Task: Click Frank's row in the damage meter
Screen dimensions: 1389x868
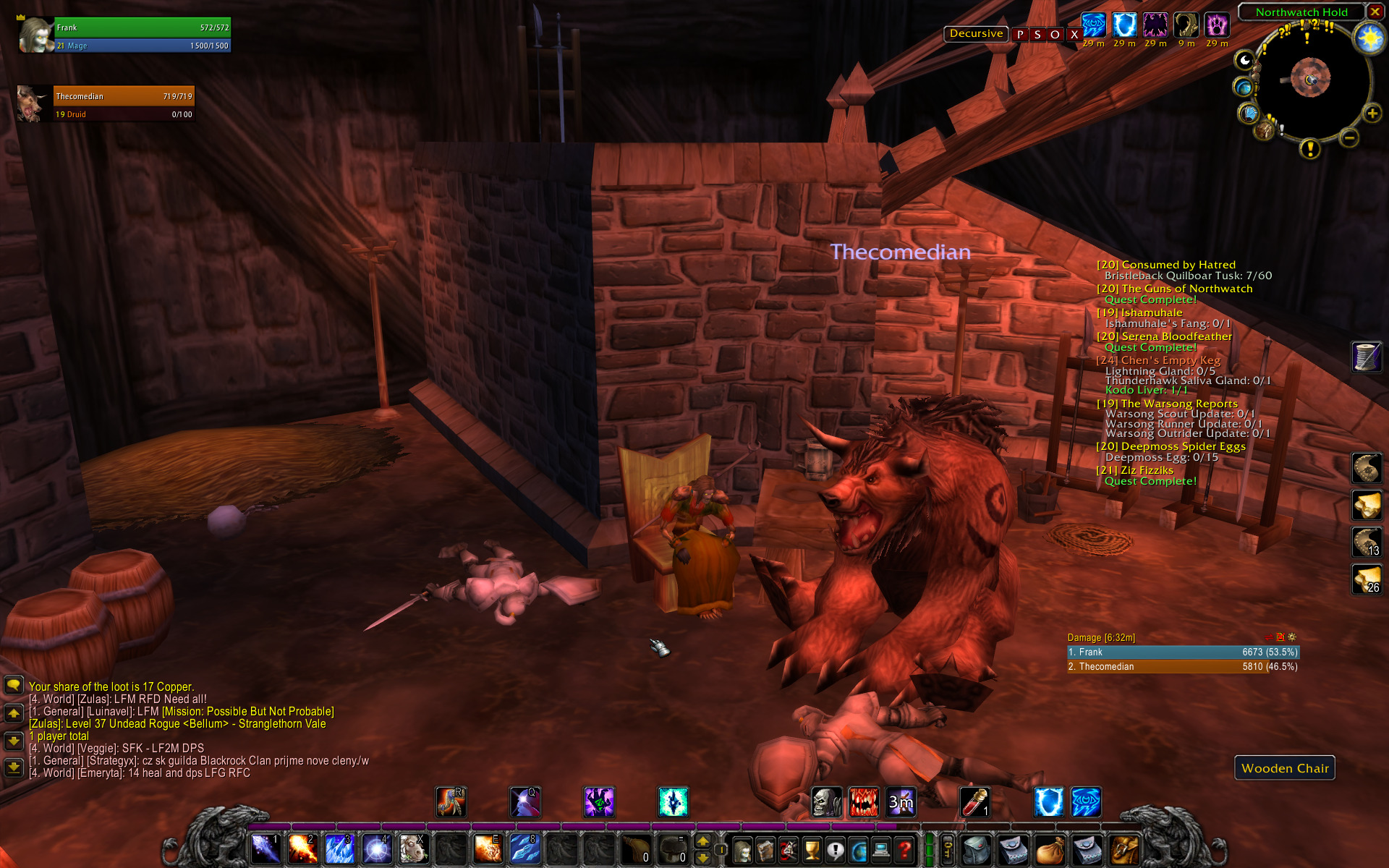Action: [x=1183, y=652]
